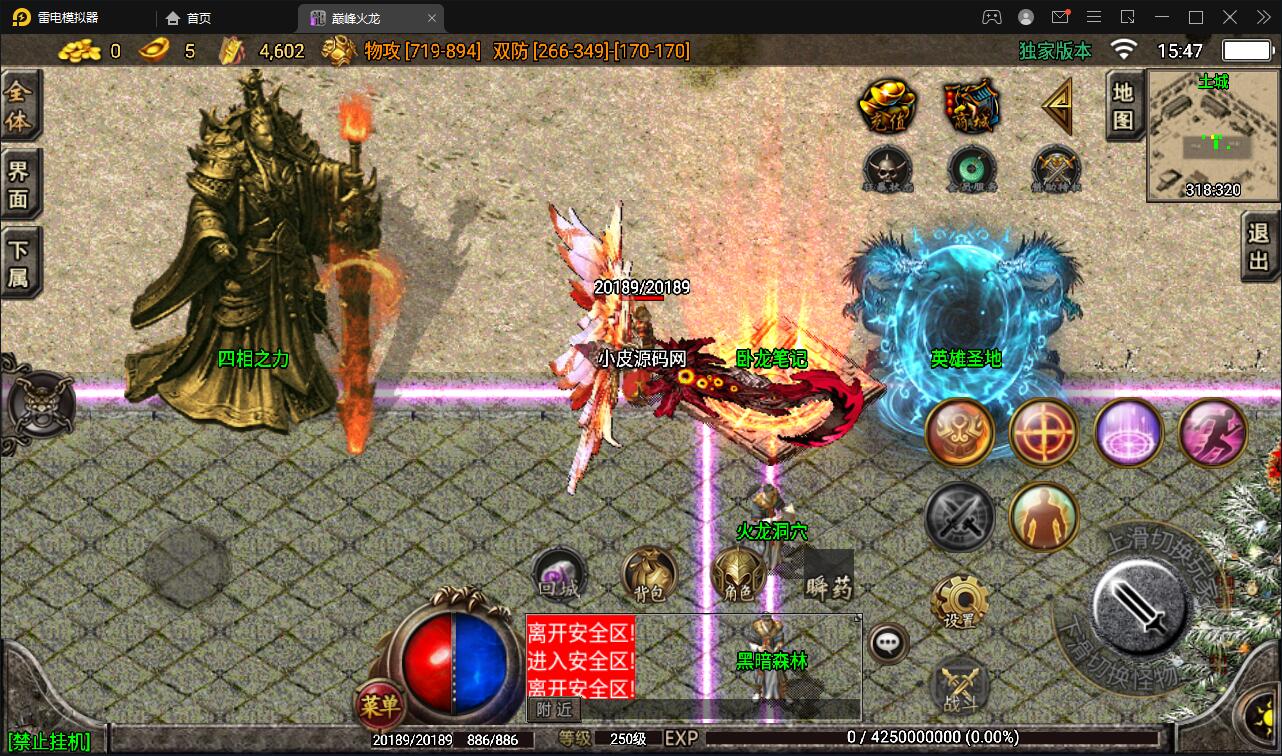Toggle the 狂暴状态 berserk status icon
Screen dimensions: 1282x756
click(x=886, y=168)
